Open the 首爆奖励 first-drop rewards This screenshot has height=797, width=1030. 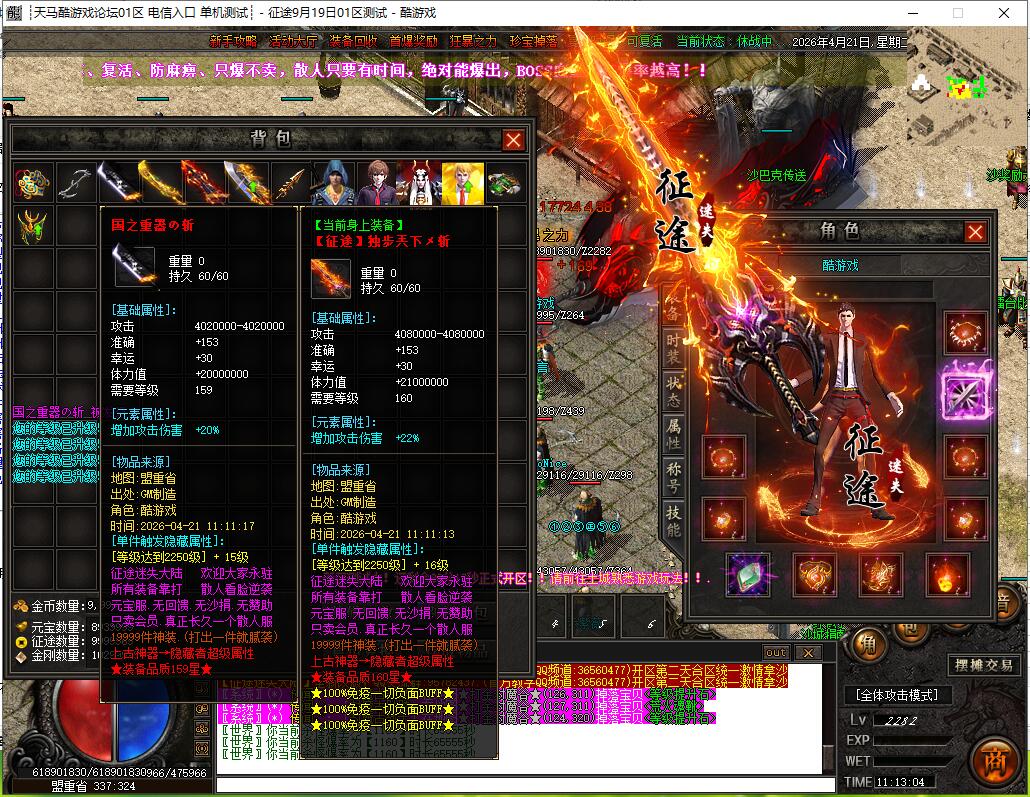(x=413, y=42)
